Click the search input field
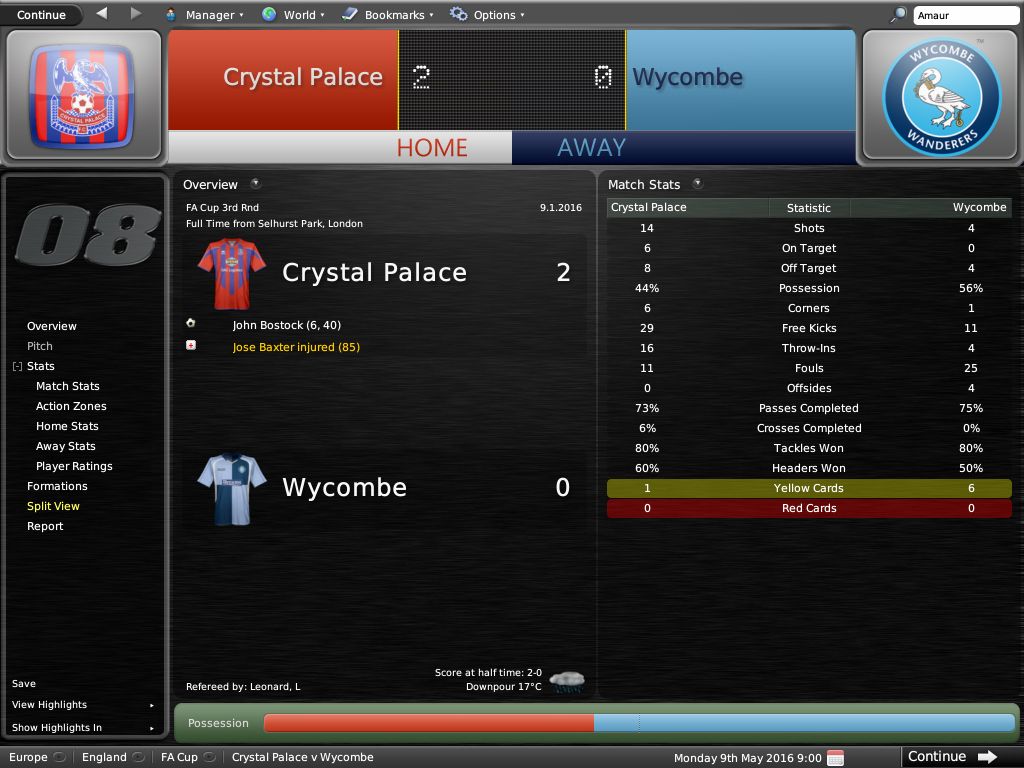 [x=964, y=15]
